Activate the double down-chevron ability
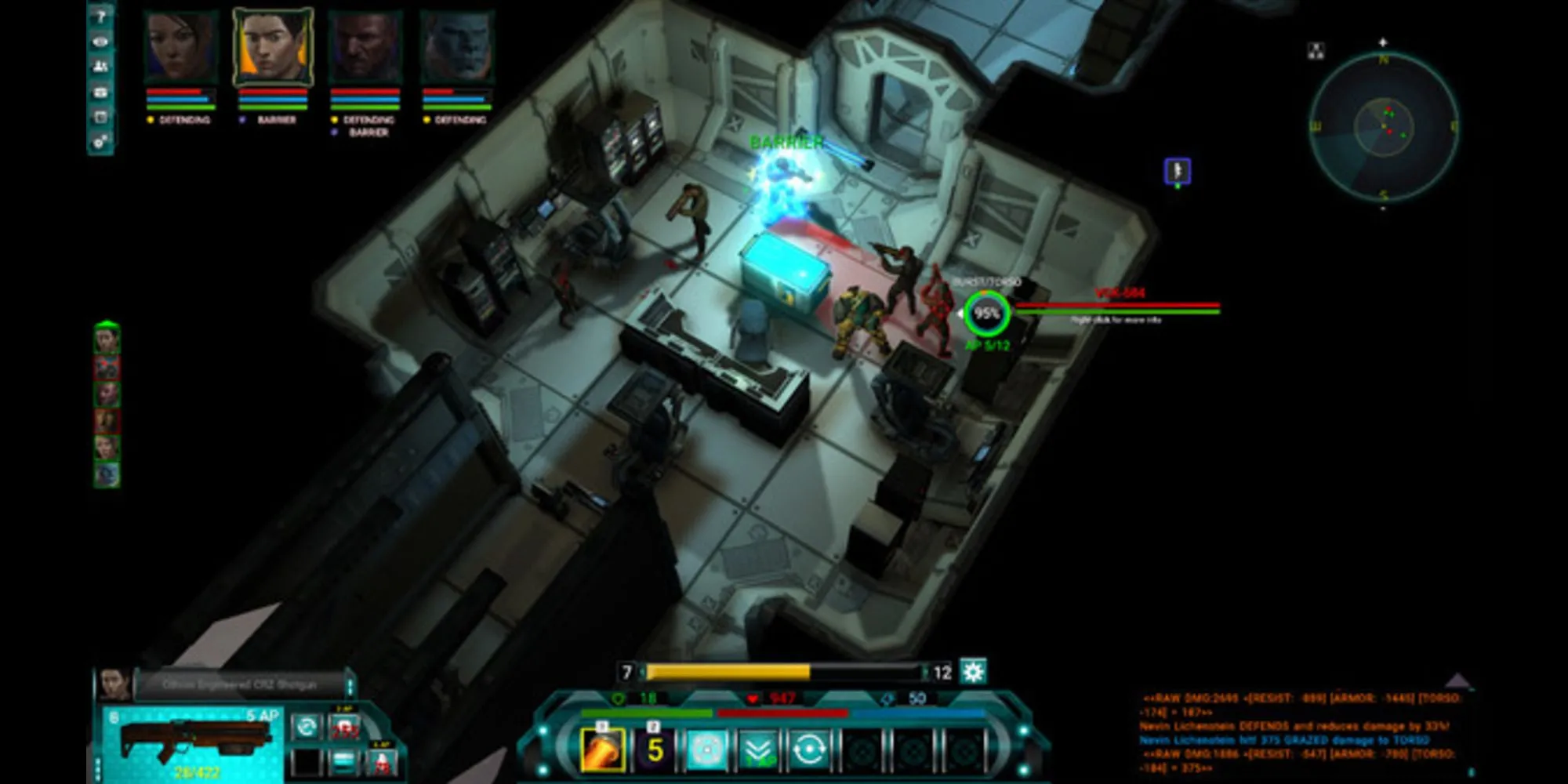The image size is (1568, 784). click(757, 750)
